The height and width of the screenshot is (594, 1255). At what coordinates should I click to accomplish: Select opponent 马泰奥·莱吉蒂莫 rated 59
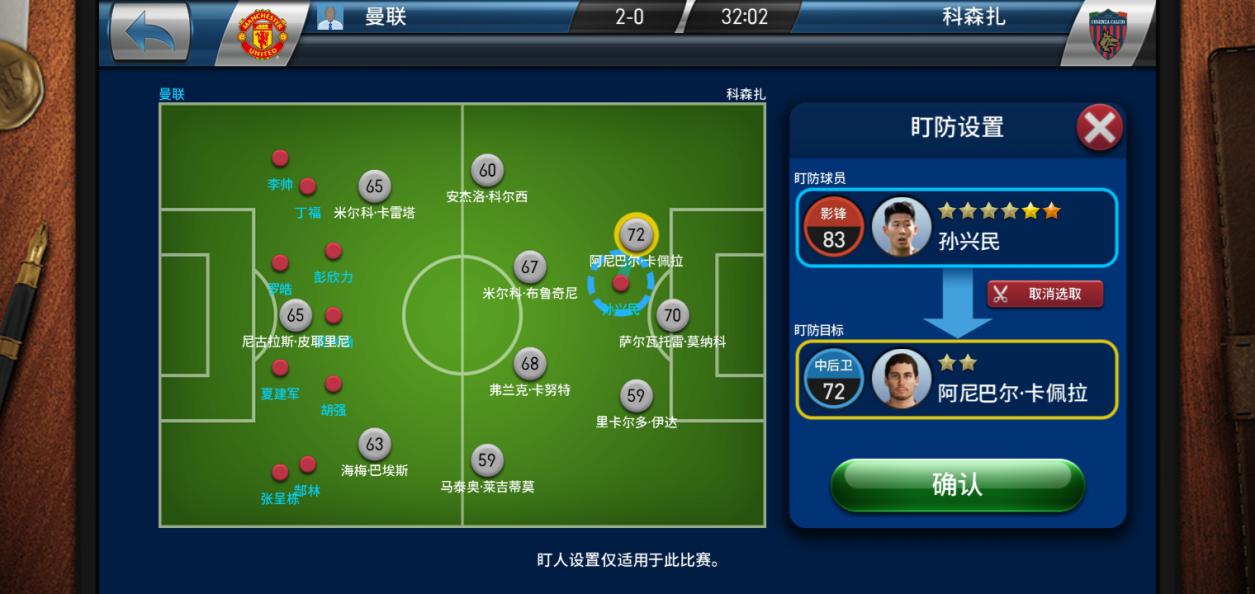(x=486, y=461)
